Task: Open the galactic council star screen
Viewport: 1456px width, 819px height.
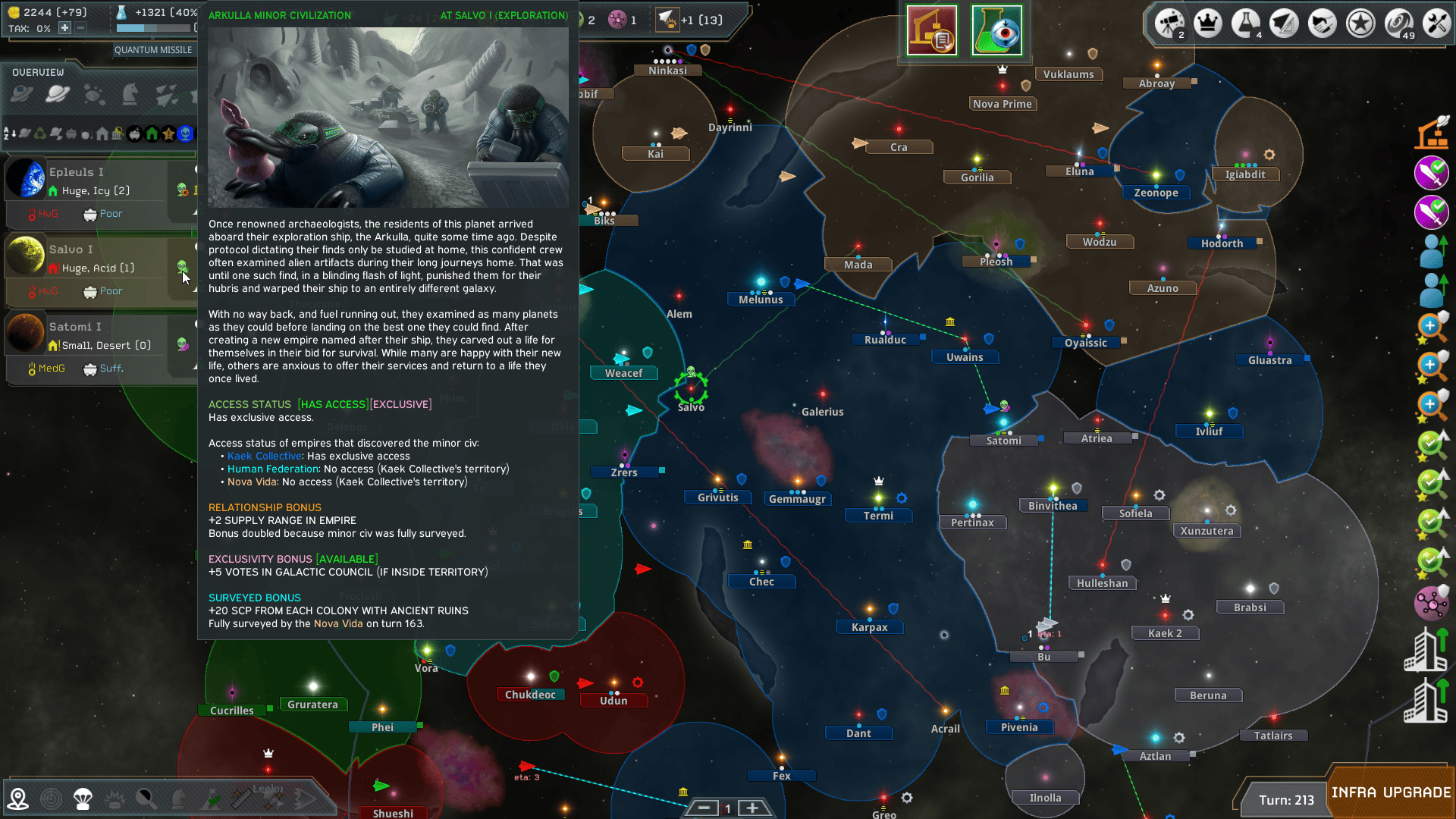Action: pyautogui.click(x=1360, y=23)
